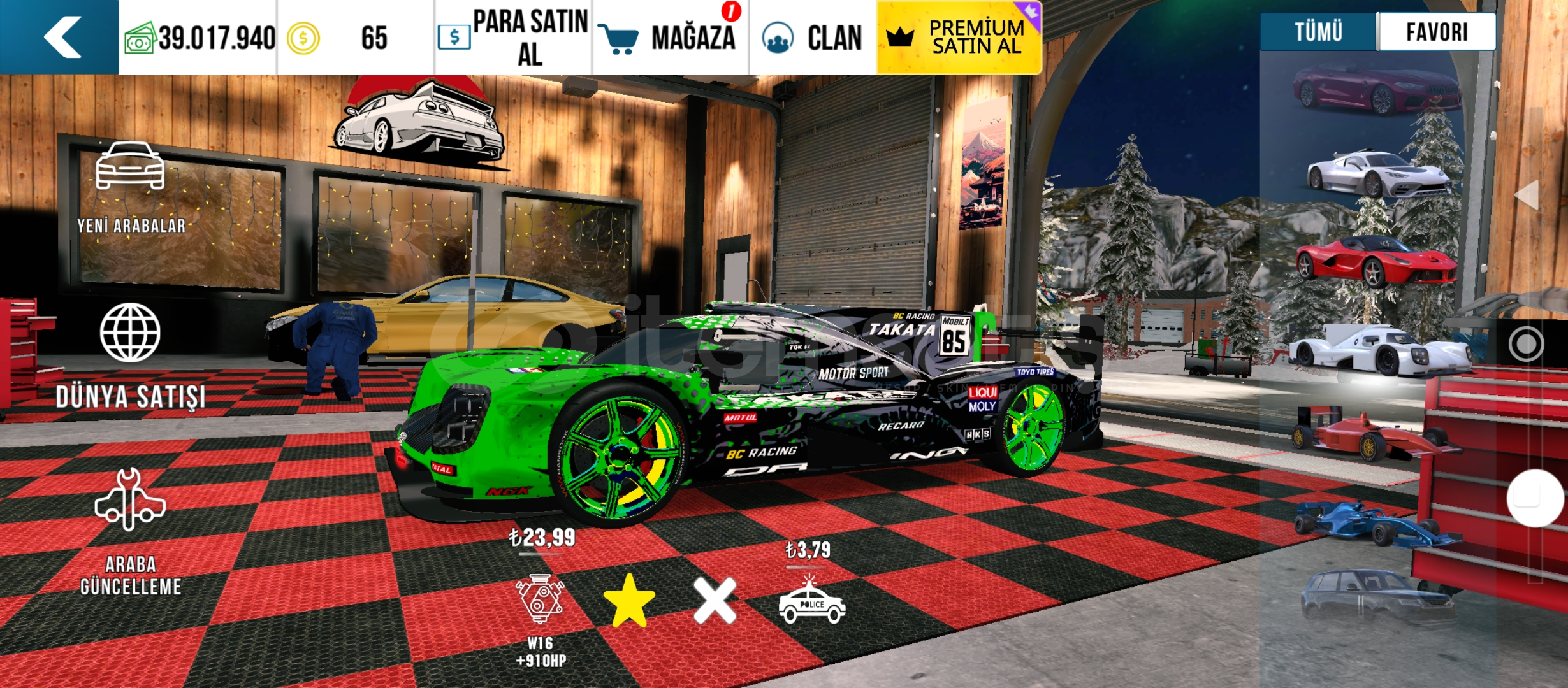1568x688 pixels.
Task: Open the Para Satın Al money purchase
Action: pos(514,38)
